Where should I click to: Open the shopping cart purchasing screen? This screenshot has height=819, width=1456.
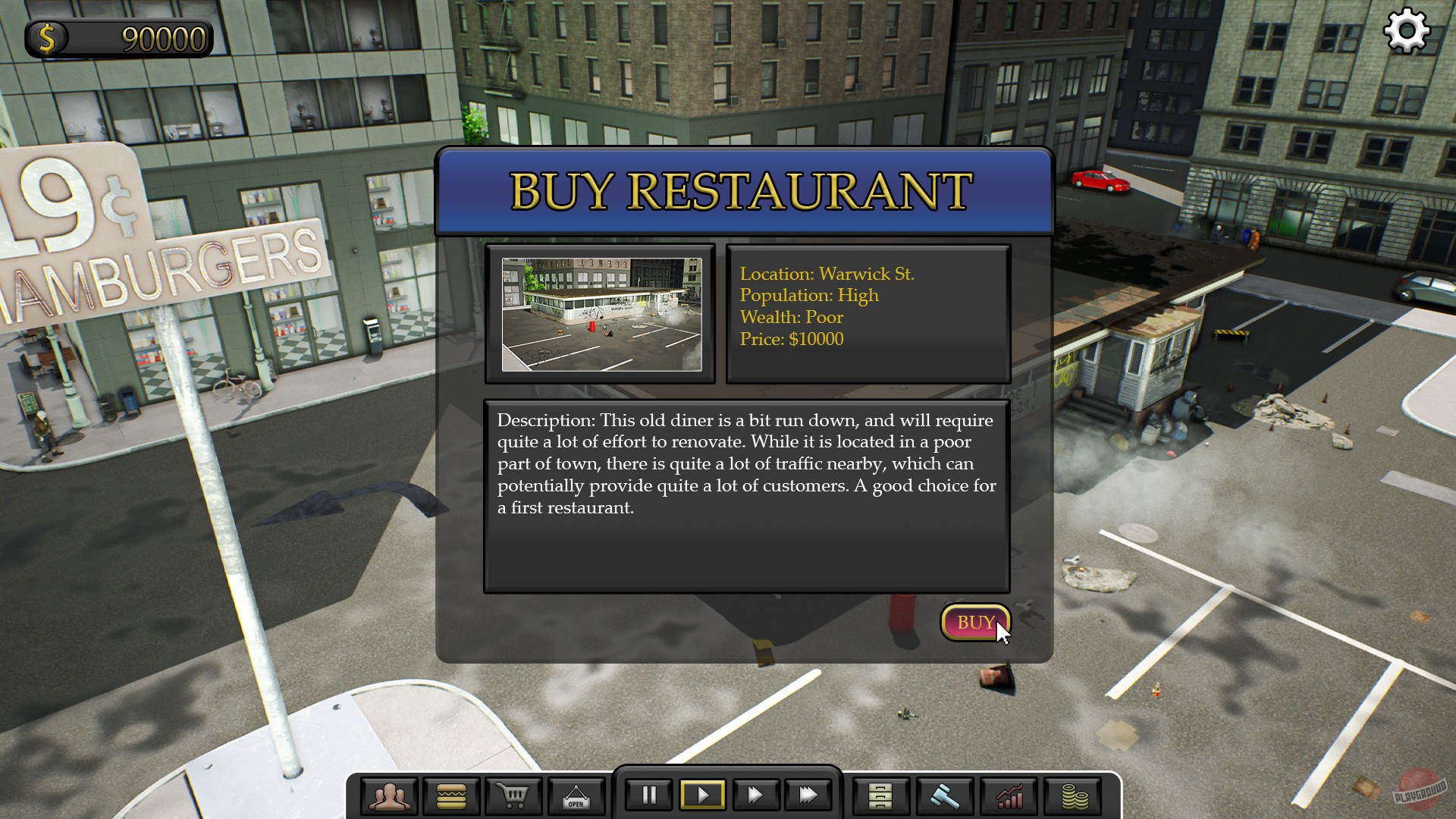[x=513, y=795]
